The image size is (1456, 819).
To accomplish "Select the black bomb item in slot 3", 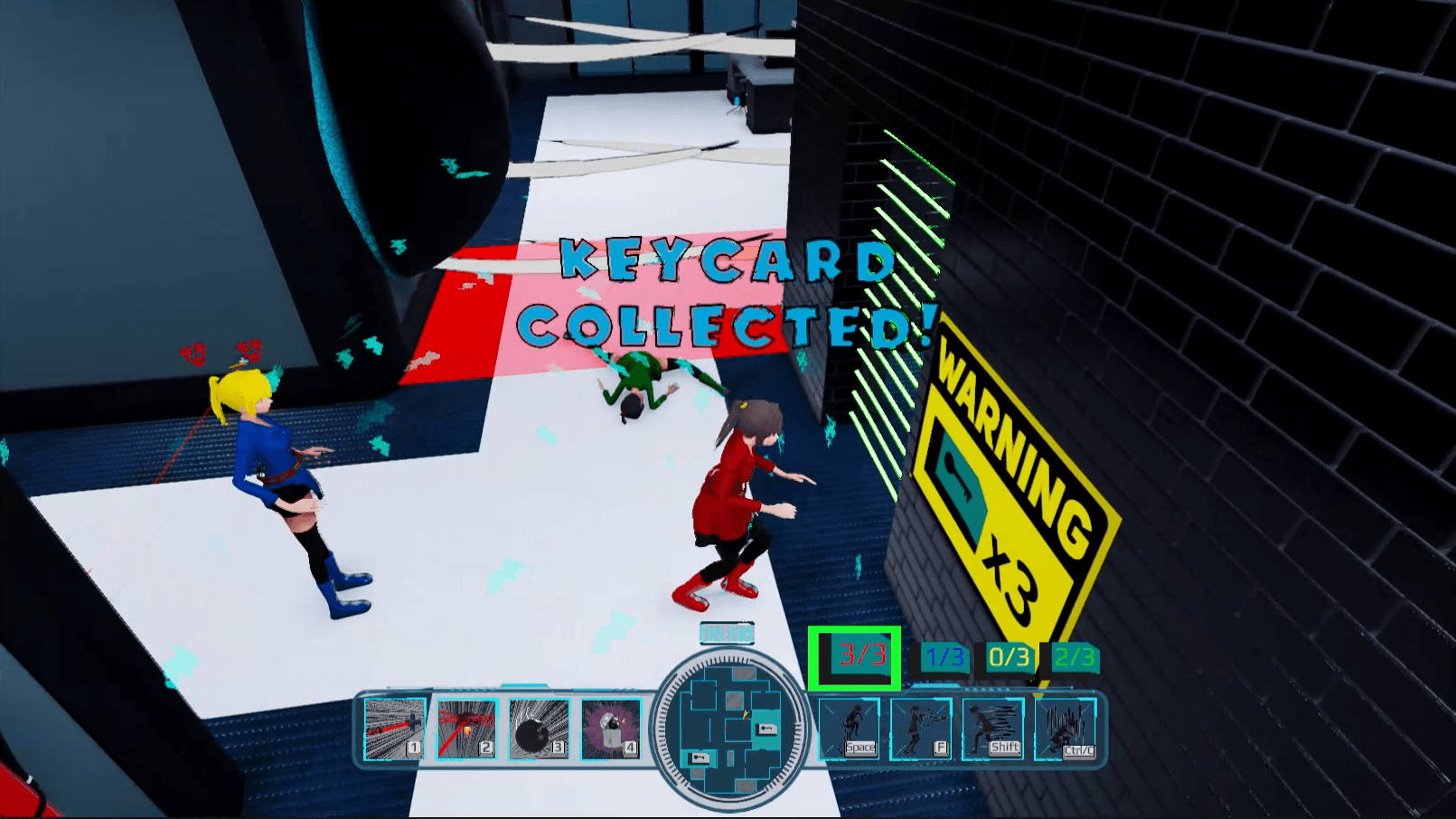I will 539,728.
